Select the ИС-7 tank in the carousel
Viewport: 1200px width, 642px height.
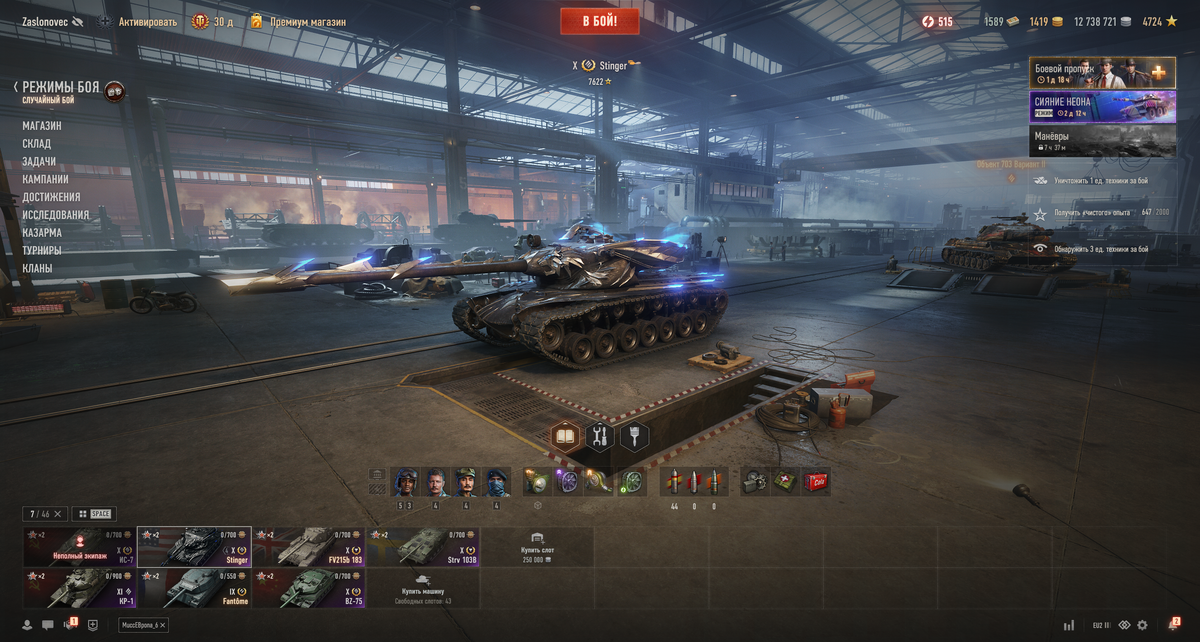coord(80,547)
